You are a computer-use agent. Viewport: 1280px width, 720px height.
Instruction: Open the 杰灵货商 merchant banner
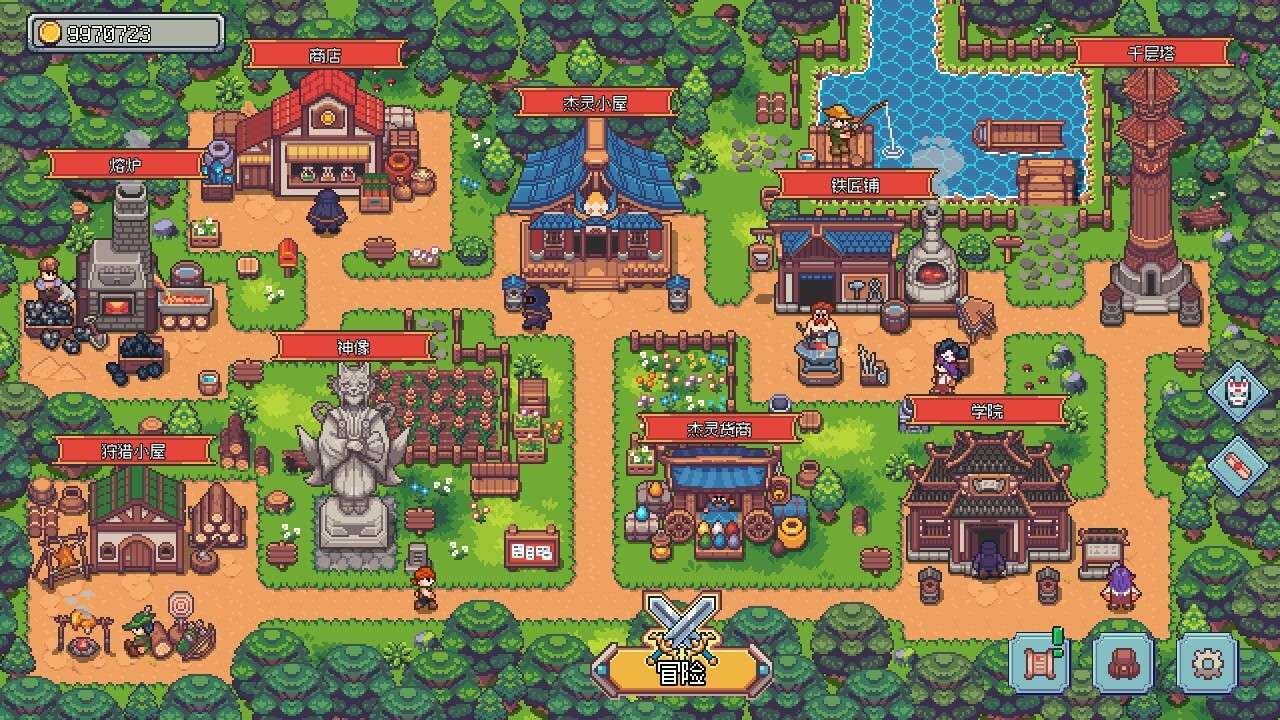[719, 425]
